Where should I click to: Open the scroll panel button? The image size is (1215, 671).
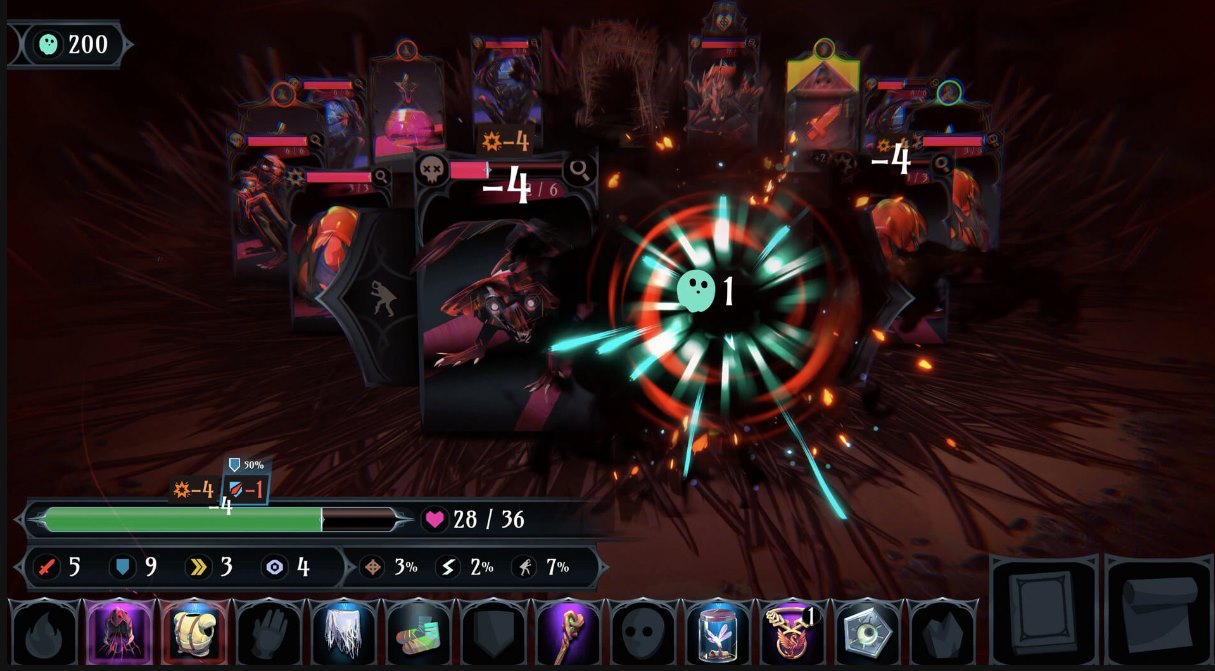[x=1158, y=612]
